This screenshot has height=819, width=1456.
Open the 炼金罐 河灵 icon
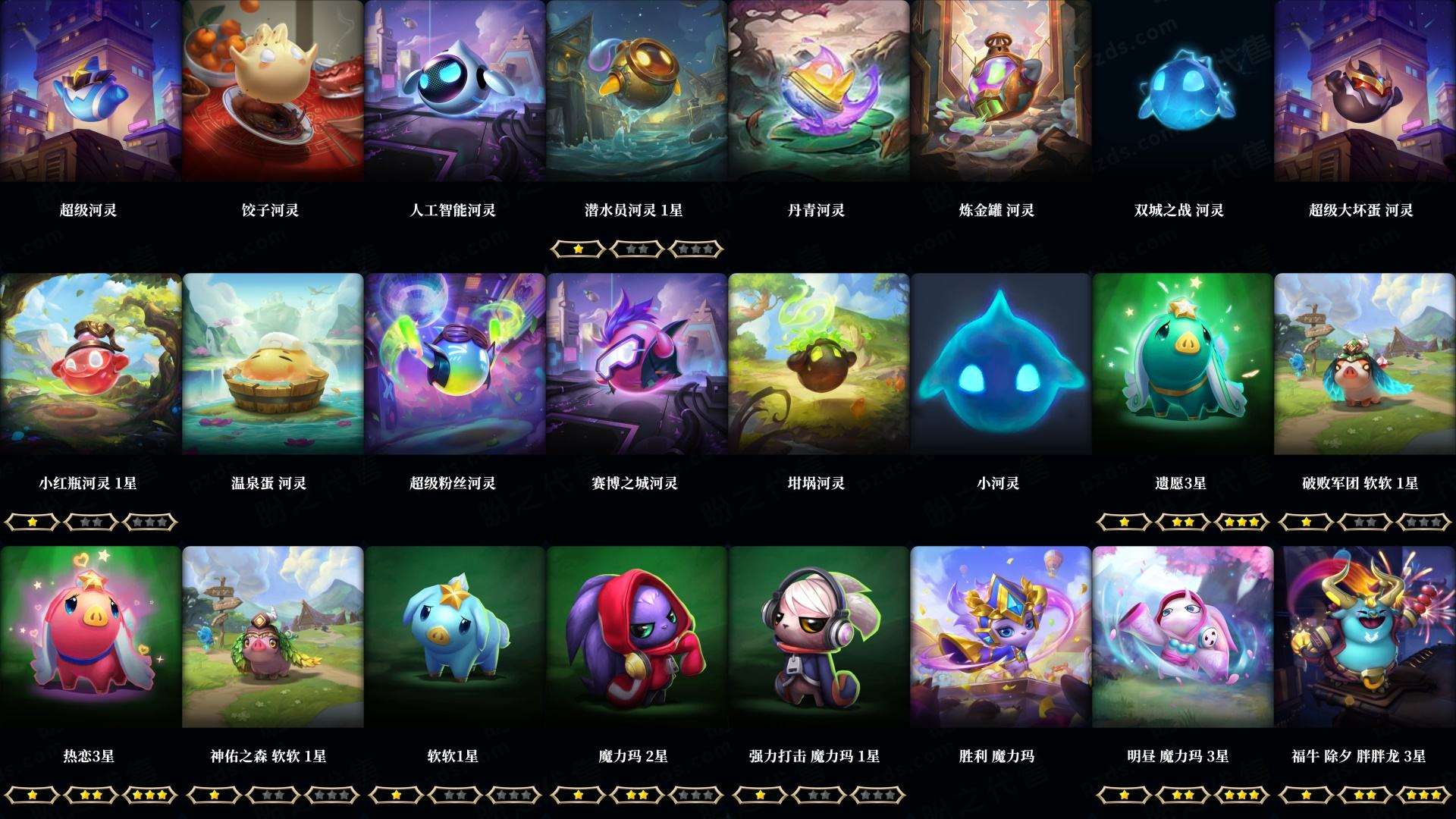[999, 91]
